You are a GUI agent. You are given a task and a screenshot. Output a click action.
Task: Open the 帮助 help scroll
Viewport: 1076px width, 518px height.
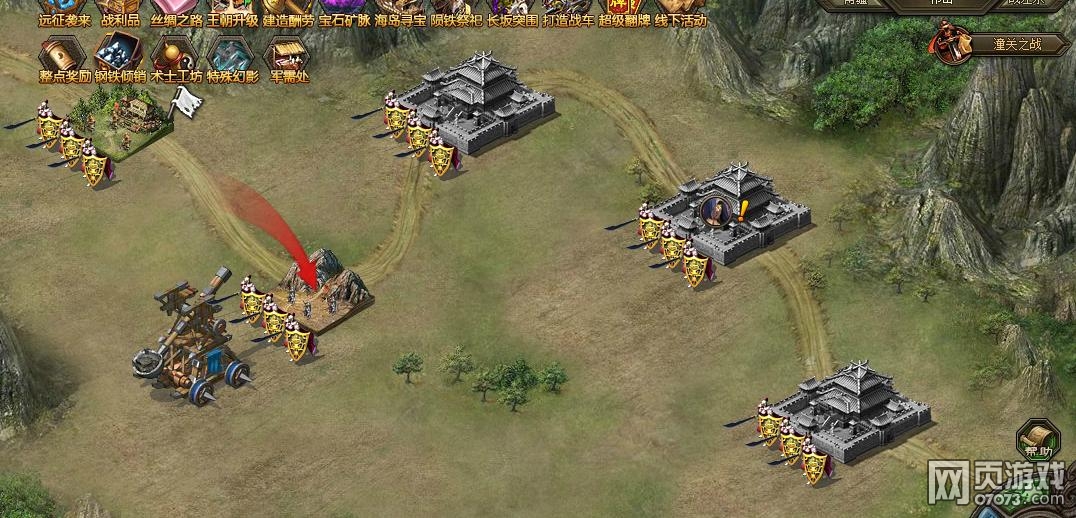tap(1038, 440)
